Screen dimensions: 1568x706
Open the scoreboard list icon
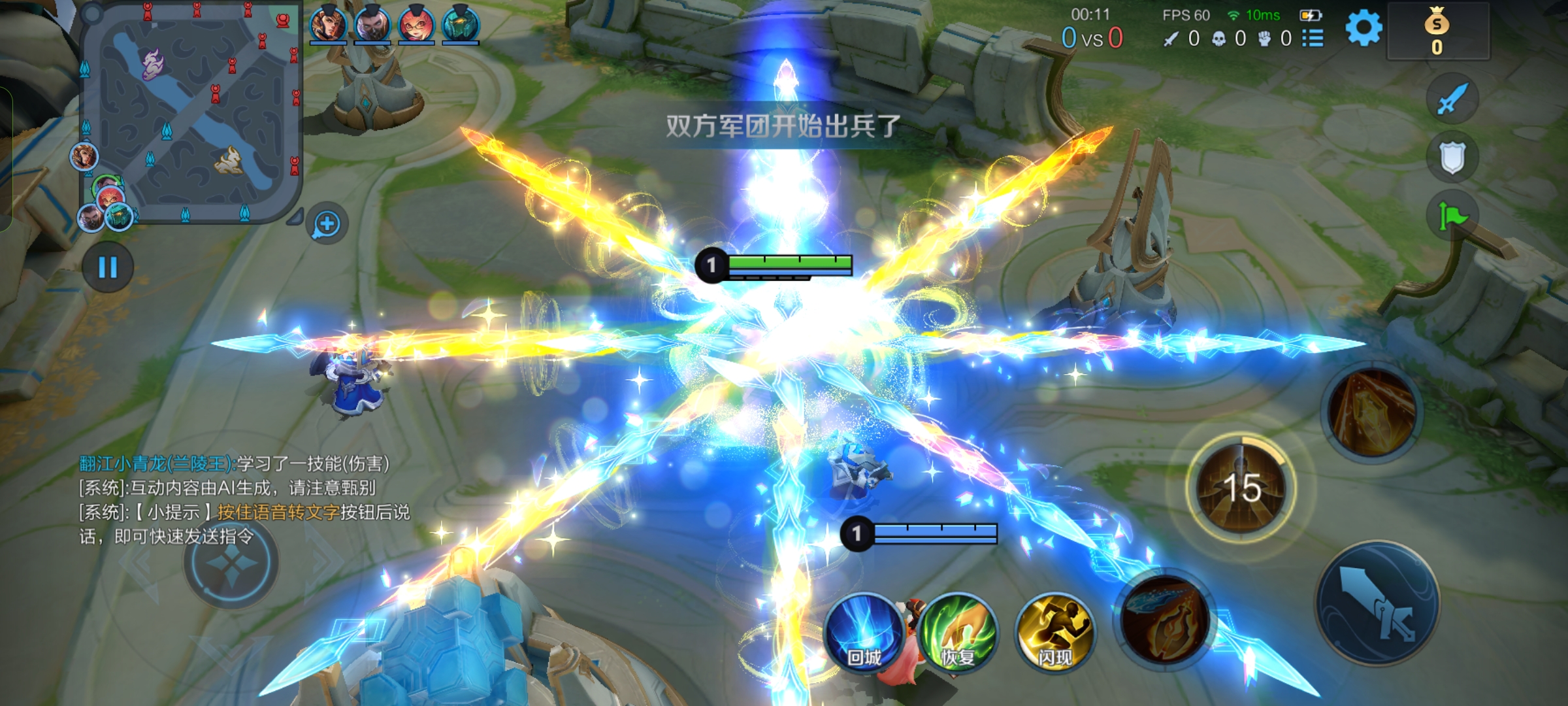1313,39
